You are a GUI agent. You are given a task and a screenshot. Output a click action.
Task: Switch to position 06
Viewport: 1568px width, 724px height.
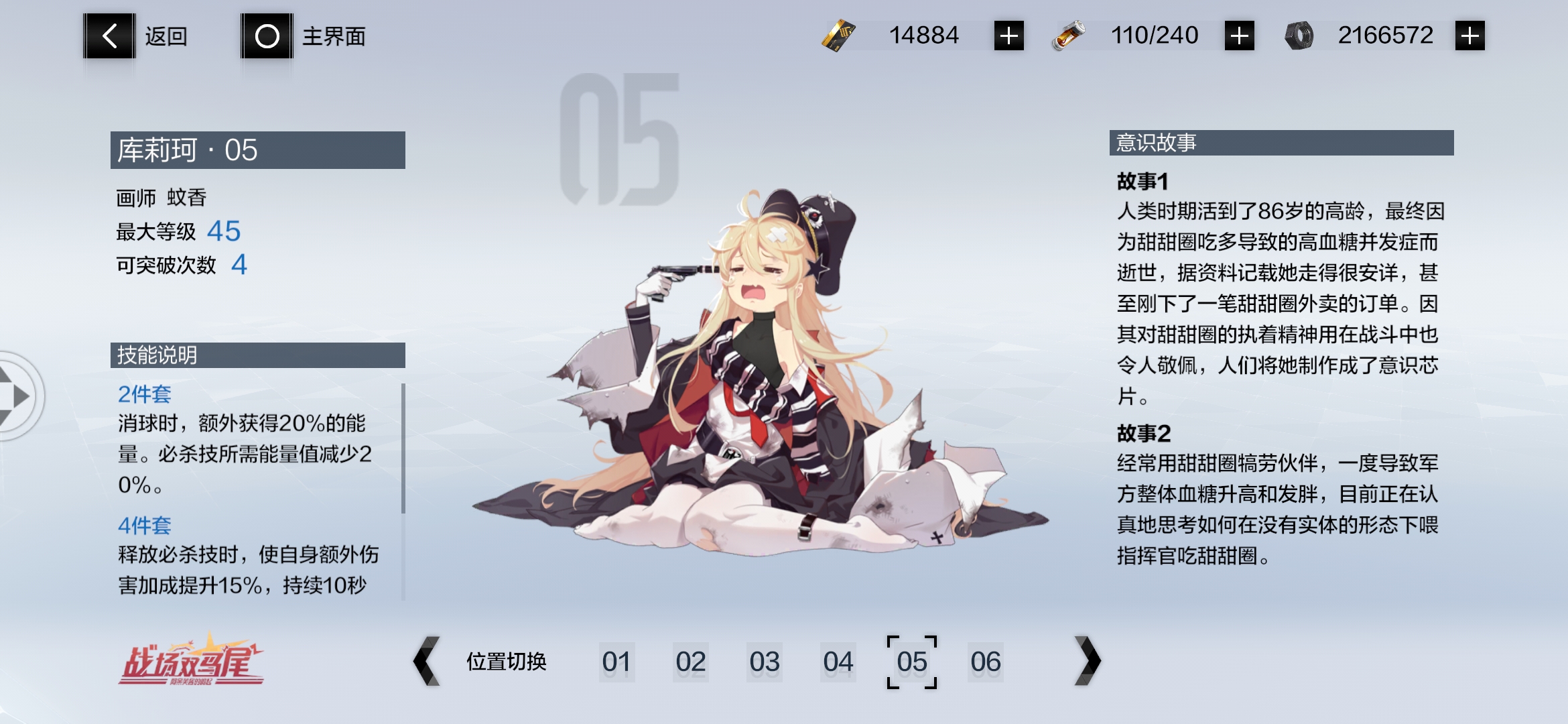pos(985,662)
